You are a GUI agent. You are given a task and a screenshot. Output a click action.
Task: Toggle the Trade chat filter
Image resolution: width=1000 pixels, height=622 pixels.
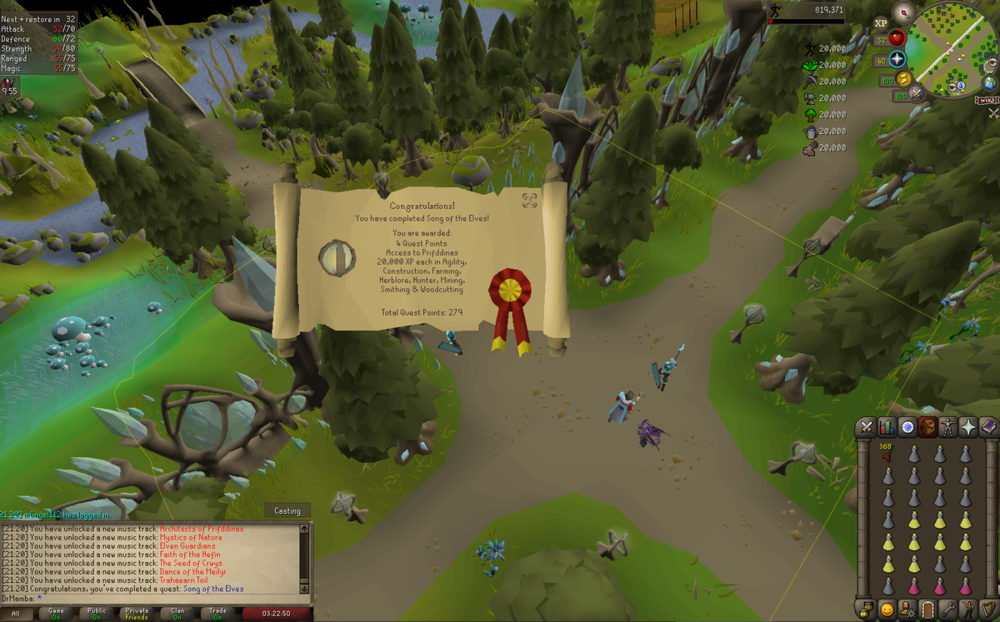pos(217,613)
